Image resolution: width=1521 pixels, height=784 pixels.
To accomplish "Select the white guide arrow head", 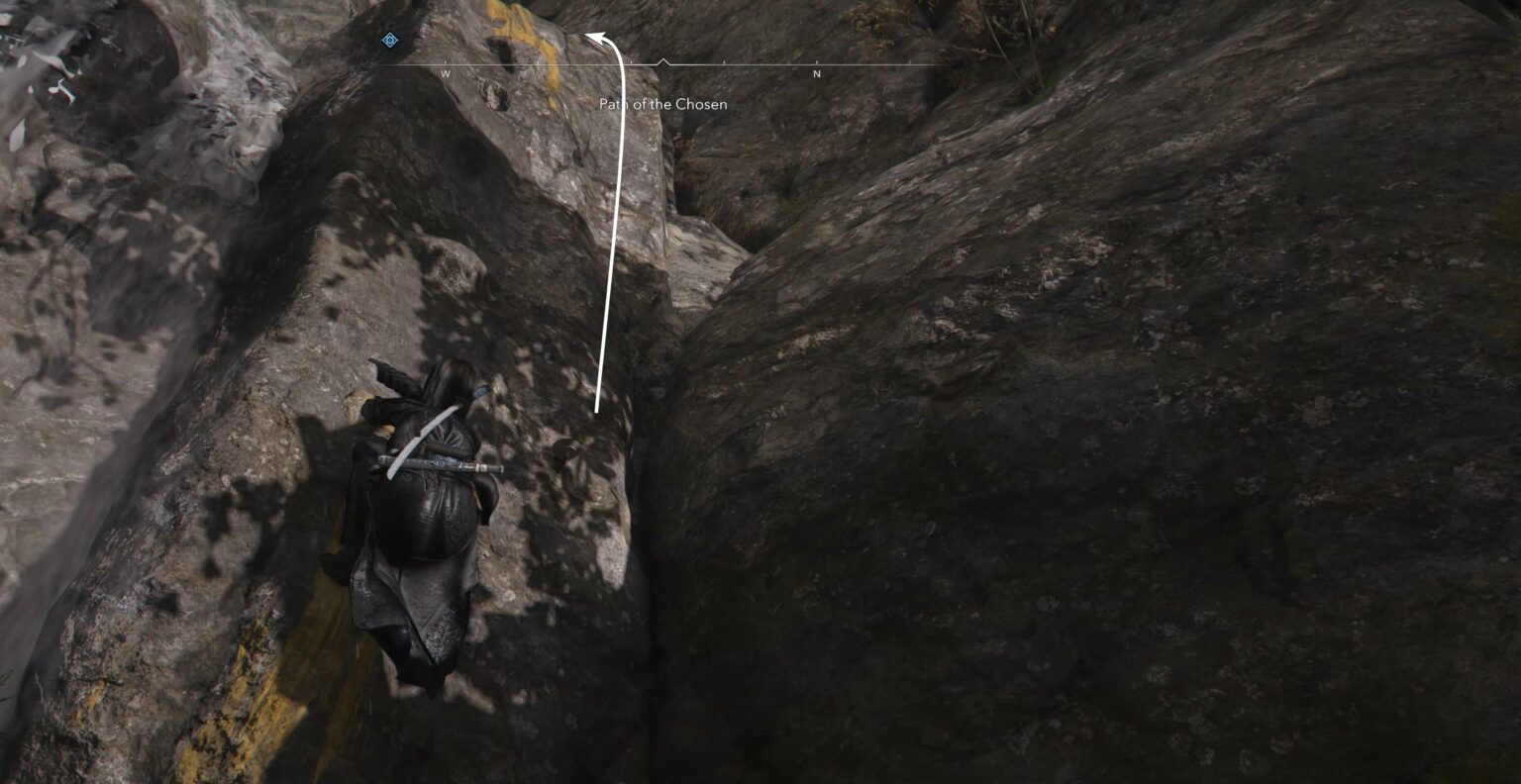I will [597, 37].
